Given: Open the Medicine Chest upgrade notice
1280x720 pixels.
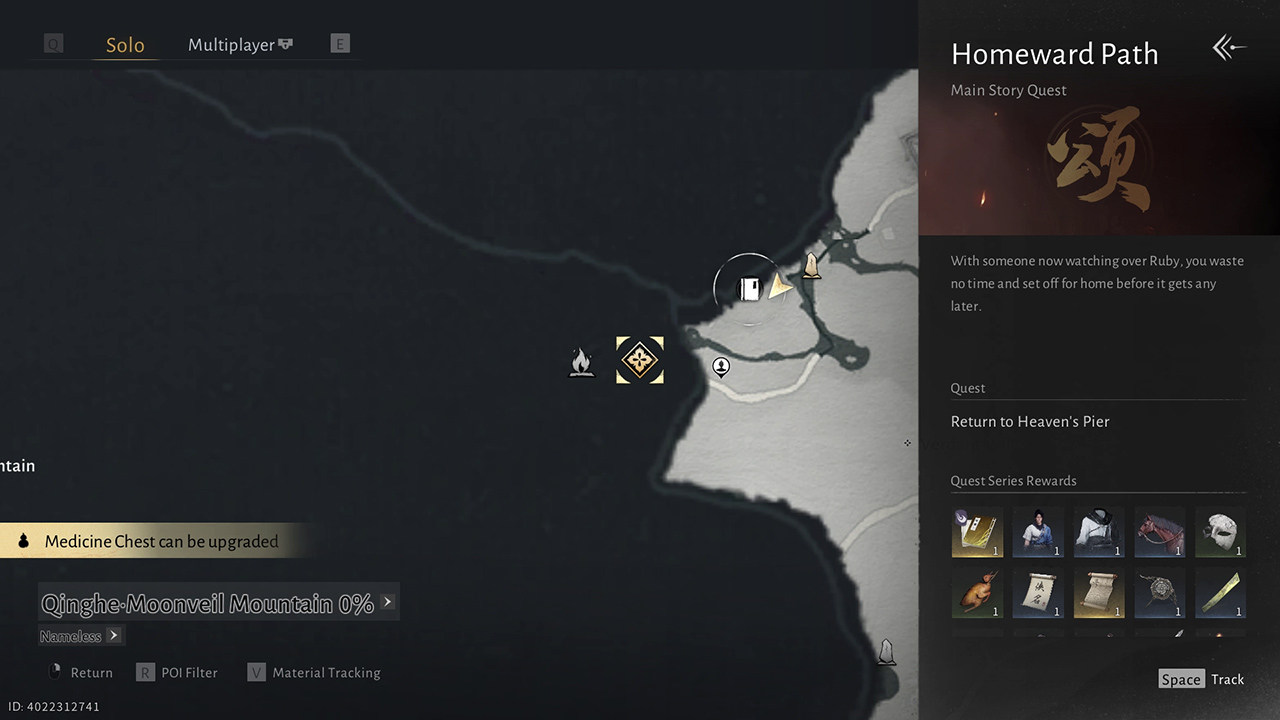Looking at the screenshot, I should pos(160,541).
